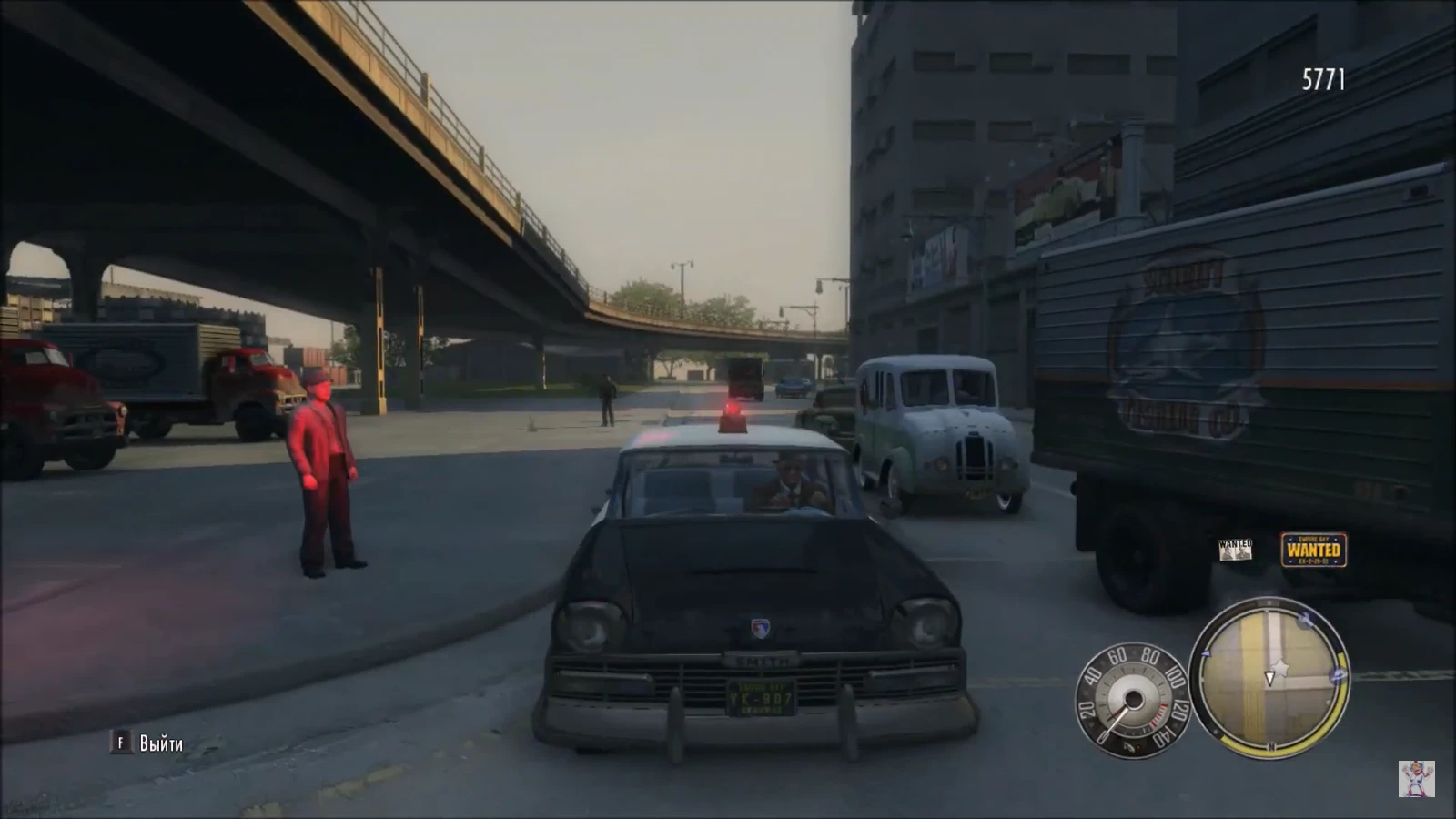This screenshot has width=1456, height=819.
Task: Click the N compass marker below the minimap
Action: 1269,744
